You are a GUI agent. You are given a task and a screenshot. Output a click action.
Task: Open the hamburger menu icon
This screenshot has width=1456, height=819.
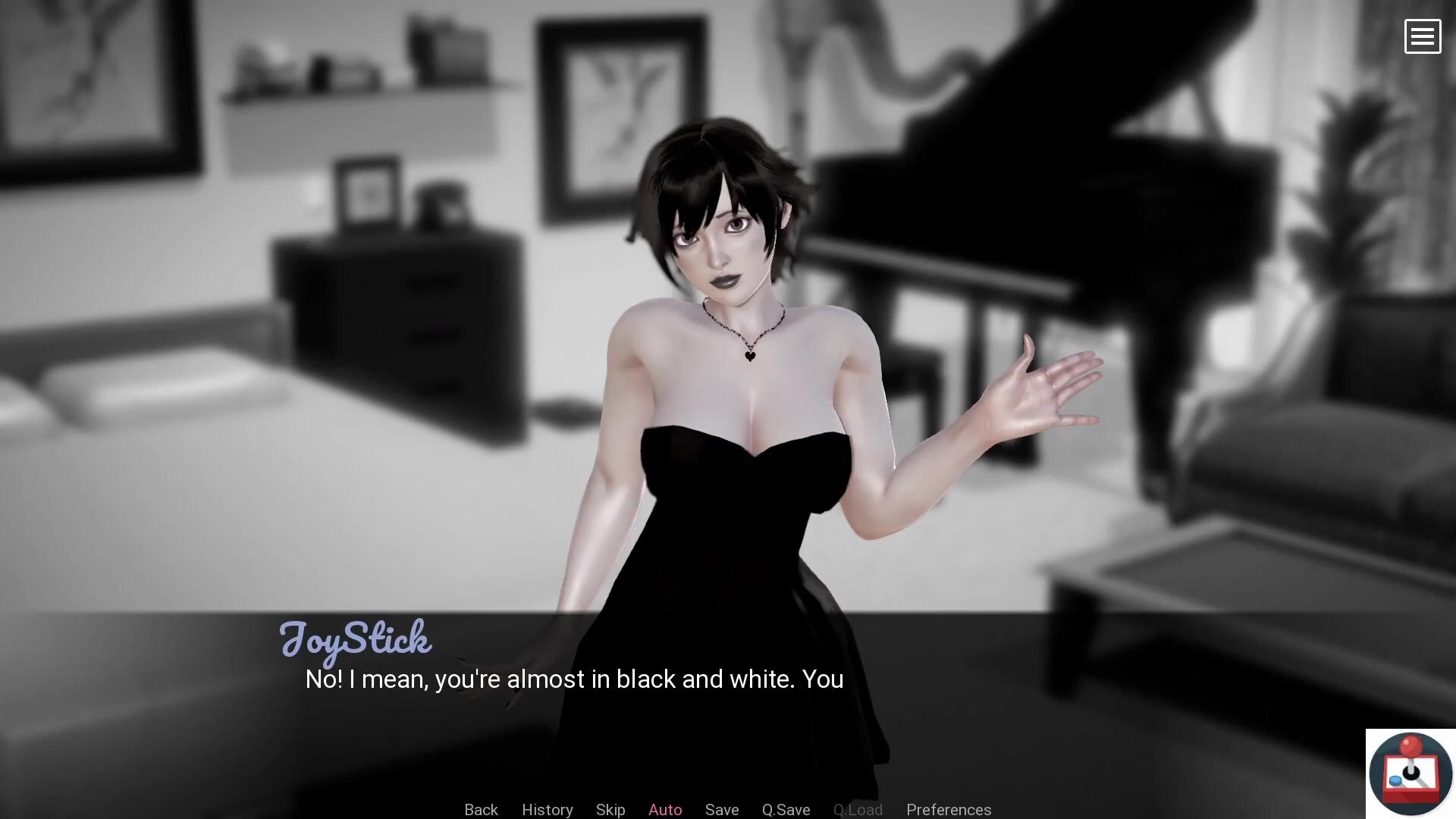[x=1422, y=36]
